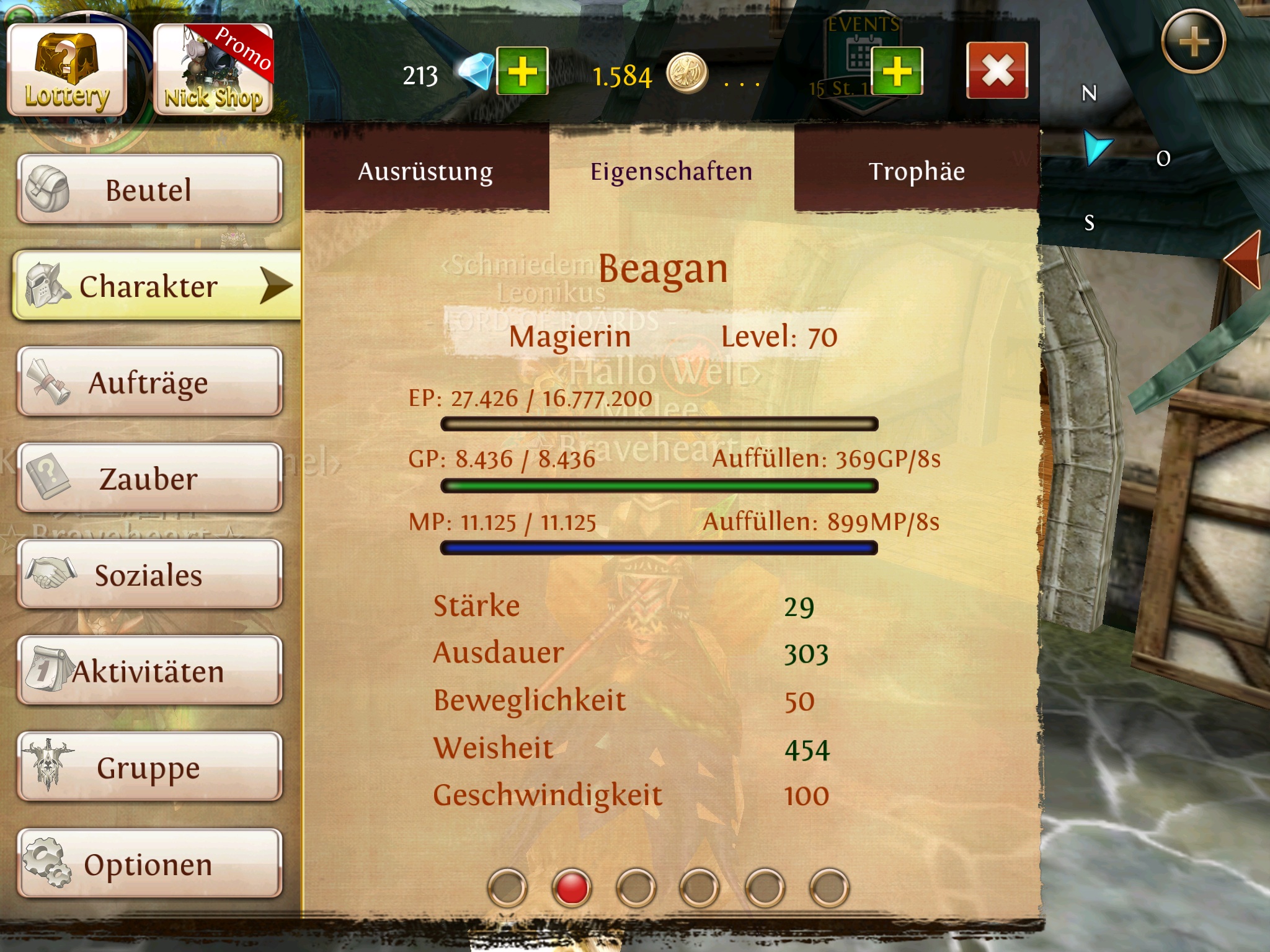Open the Aufträge quest menu
The image size is (1270, 952).
[149, 382]
